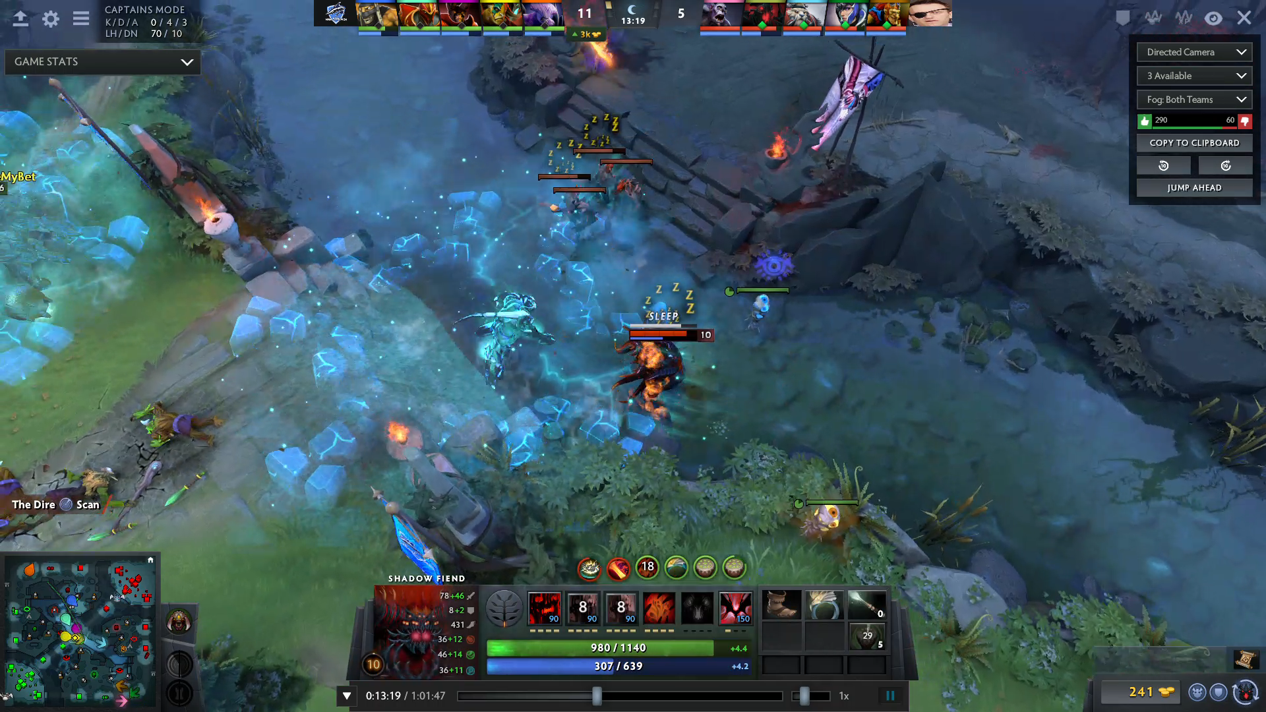1266x712 pixels.
Task: Close the replay with the X button
Action: [1244, 18]
